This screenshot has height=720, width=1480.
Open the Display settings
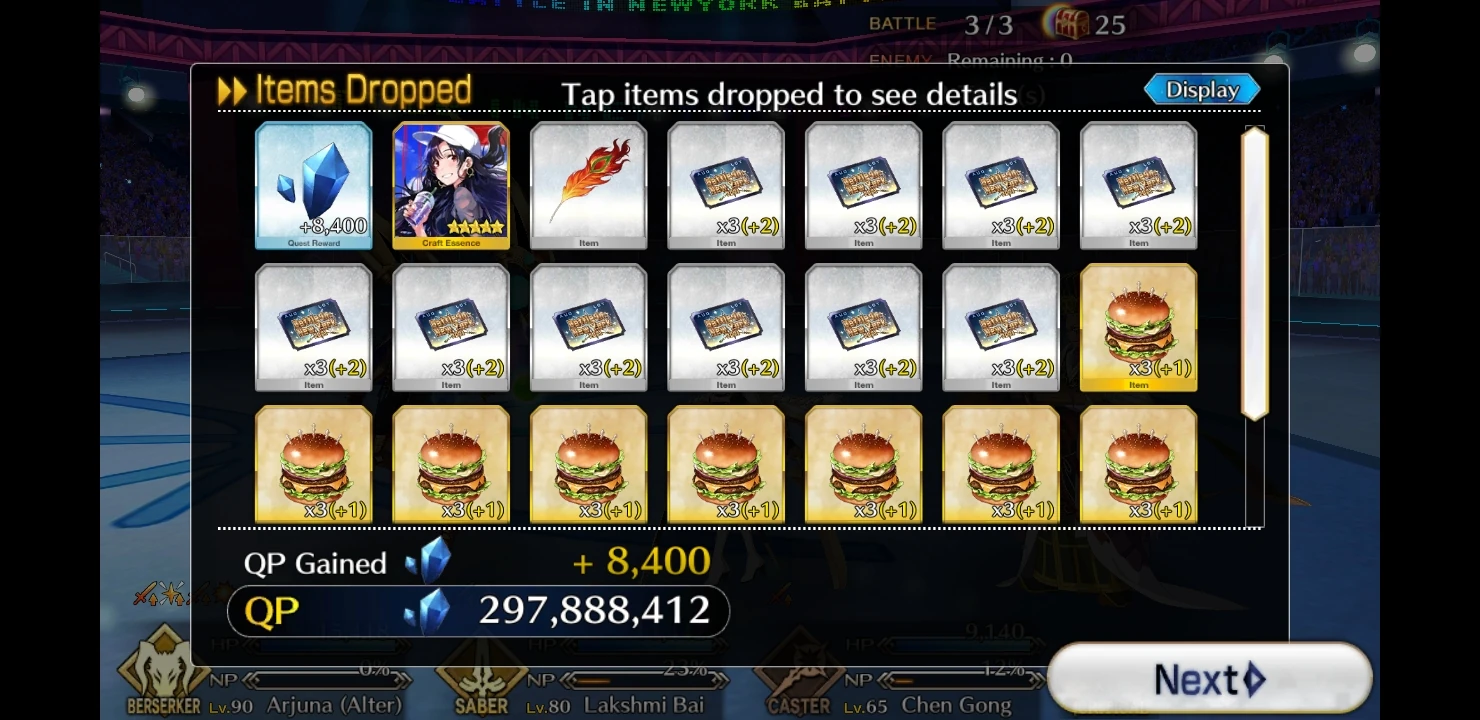pos(1201,89)
